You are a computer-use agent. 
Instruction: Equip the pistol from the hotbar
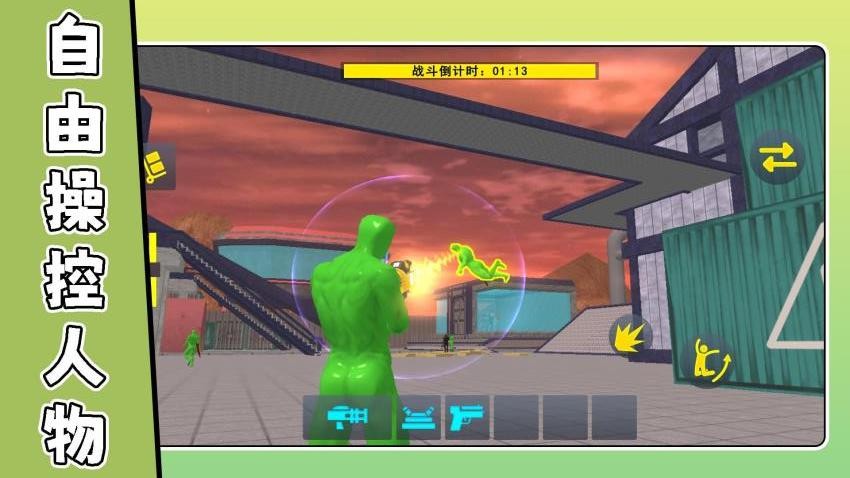click(466, 417)
